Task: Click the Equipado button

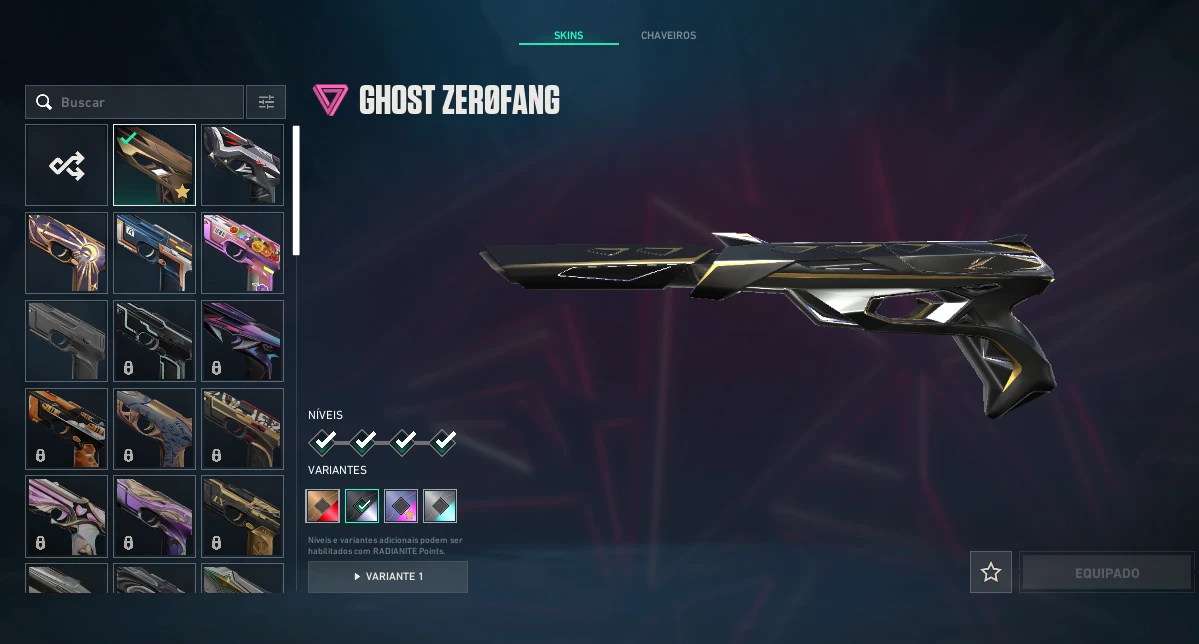Action: tap(1107, 573)
